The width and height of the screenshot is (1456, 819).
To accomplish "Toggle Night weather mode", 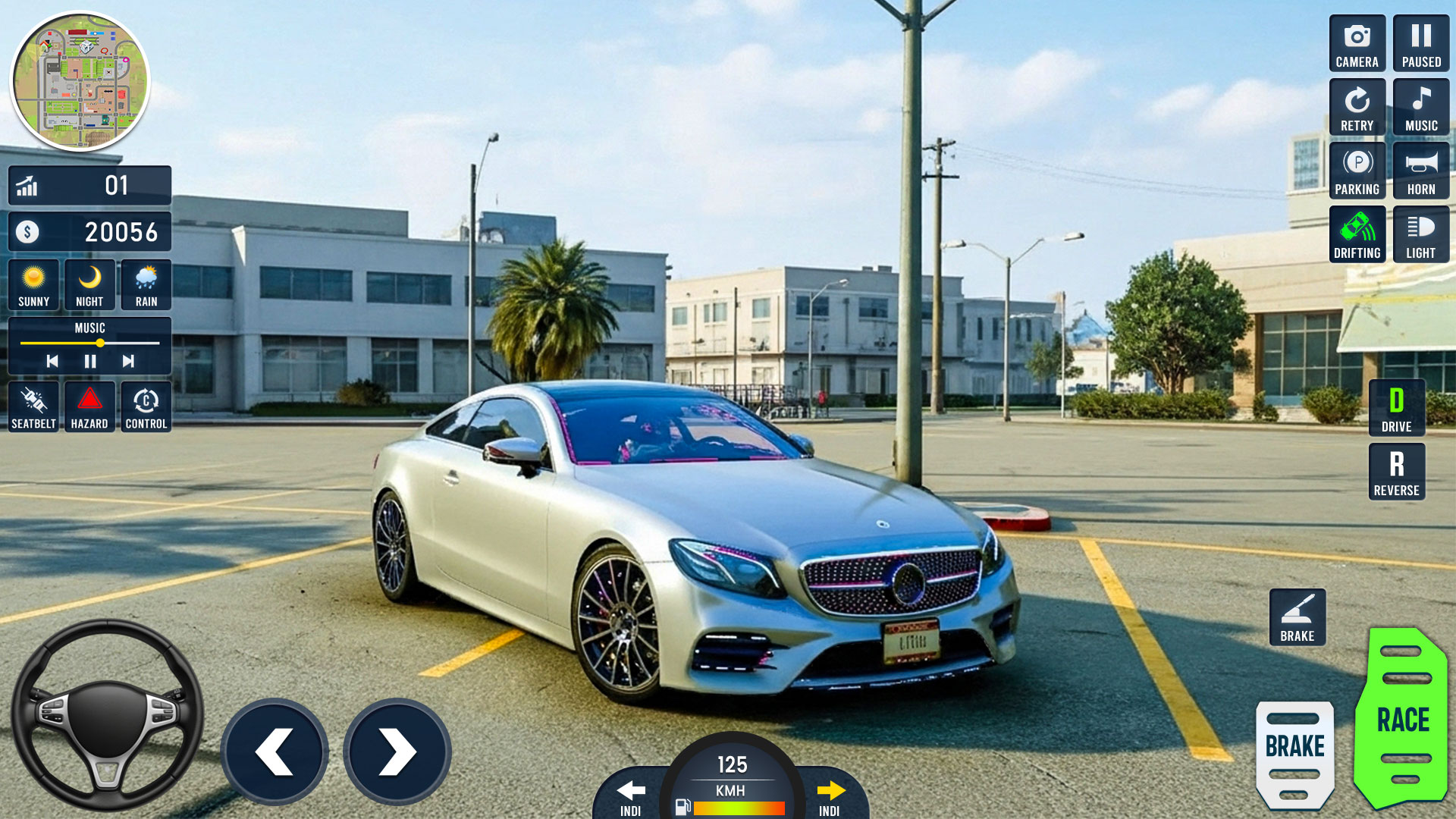I will coord(89,284).
